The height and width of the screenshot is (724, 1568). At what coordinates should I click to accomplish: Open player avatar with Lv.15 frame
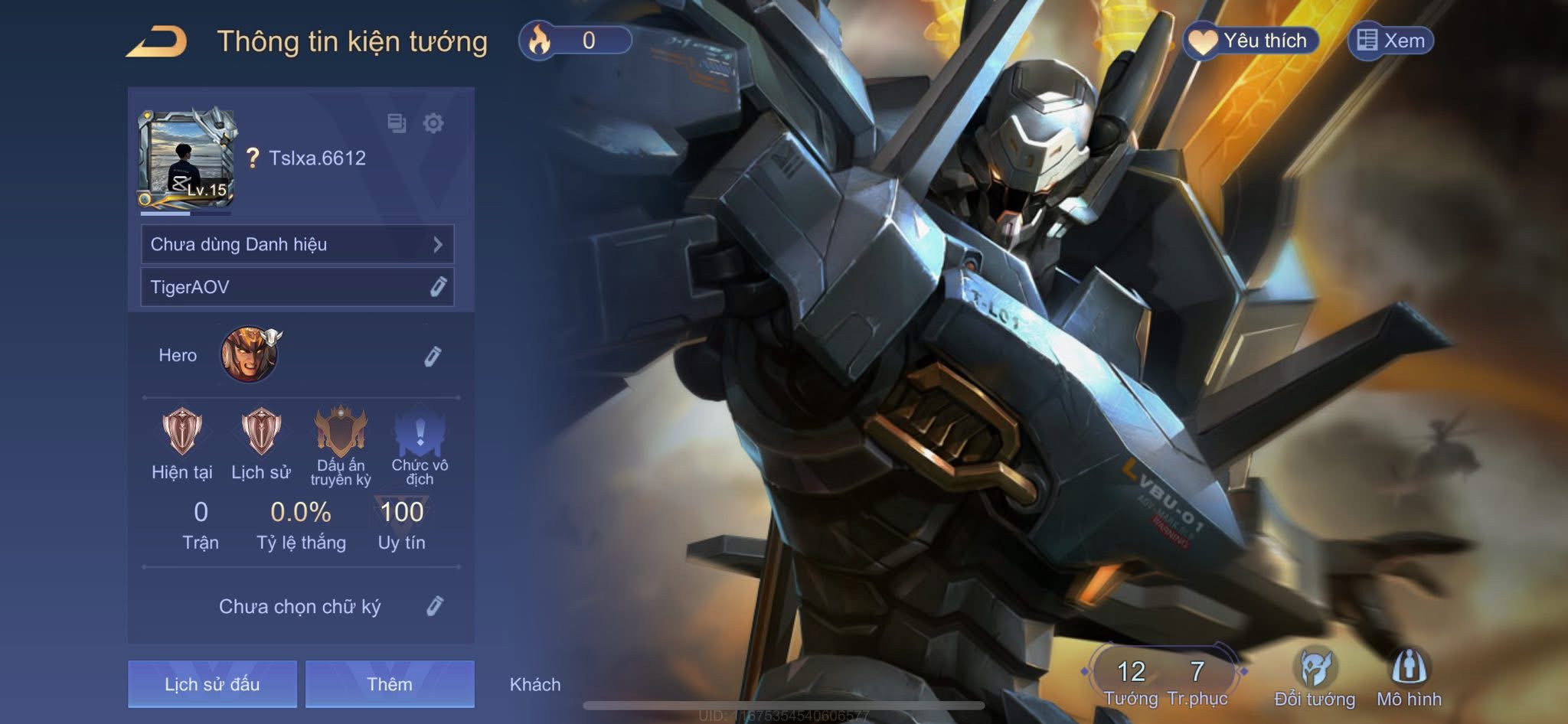click(x=186, y=158)
